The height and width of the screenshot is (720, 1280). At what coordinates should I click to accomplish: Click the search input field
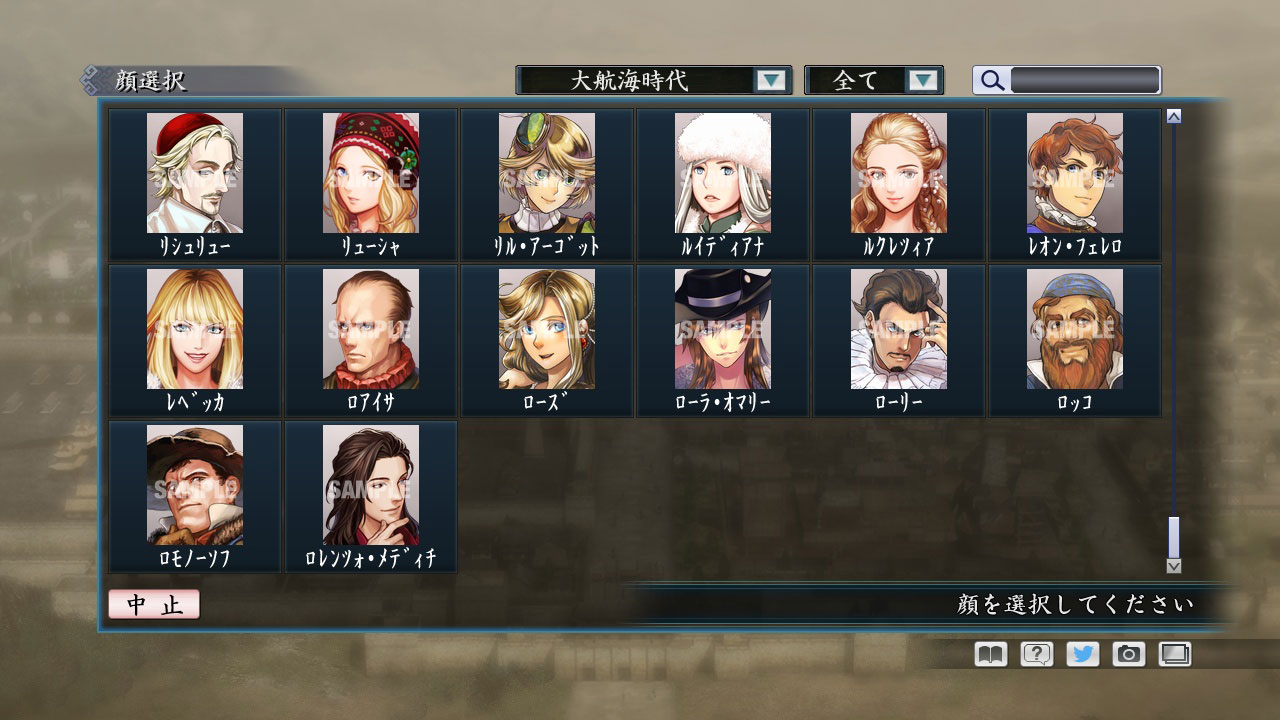[x=1085, y=79]
